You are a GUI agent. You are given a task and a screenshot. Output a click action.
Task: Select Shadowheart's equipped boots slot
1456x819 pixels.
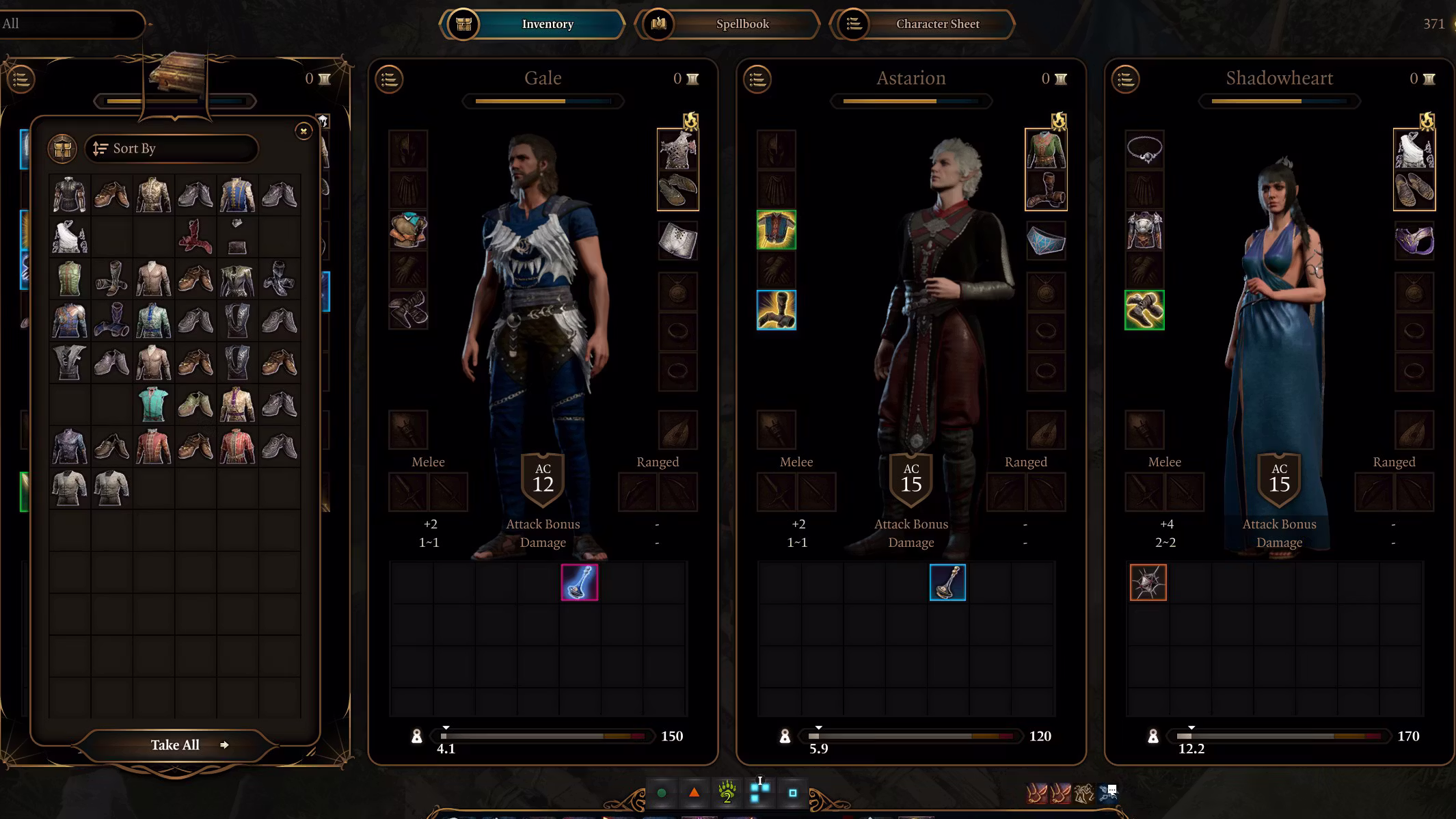click(1144, 310)
